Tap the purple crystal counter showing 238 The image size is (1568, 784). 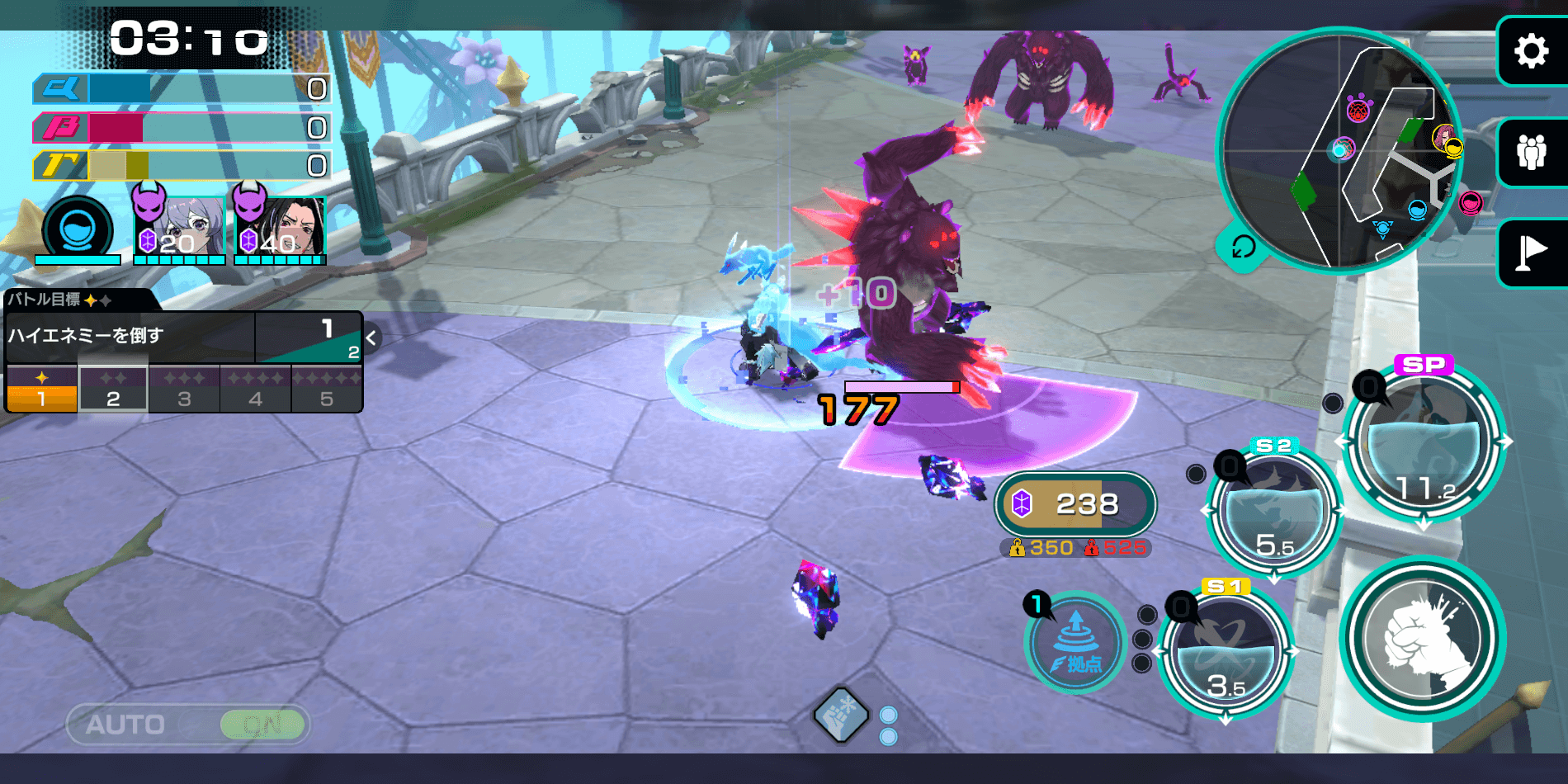coord(1074,503)
